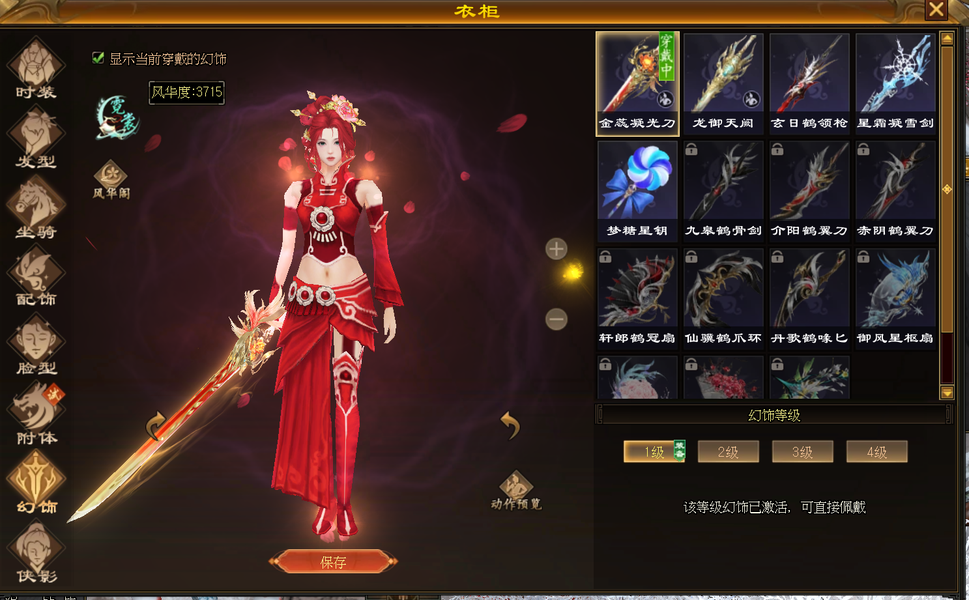
Task: Switch to the 时装 tab
Action: [x=36, y=68]
